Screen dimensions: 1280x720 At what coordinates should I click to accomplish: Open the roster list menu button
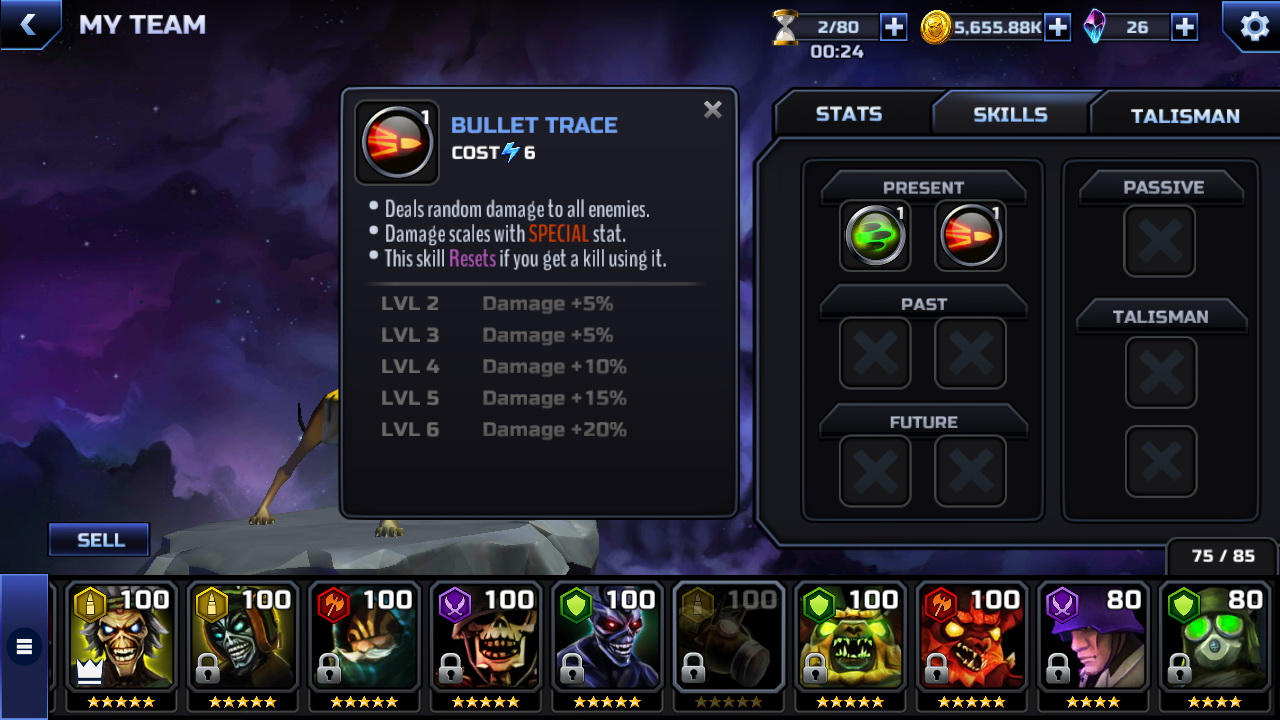point(24,647)
